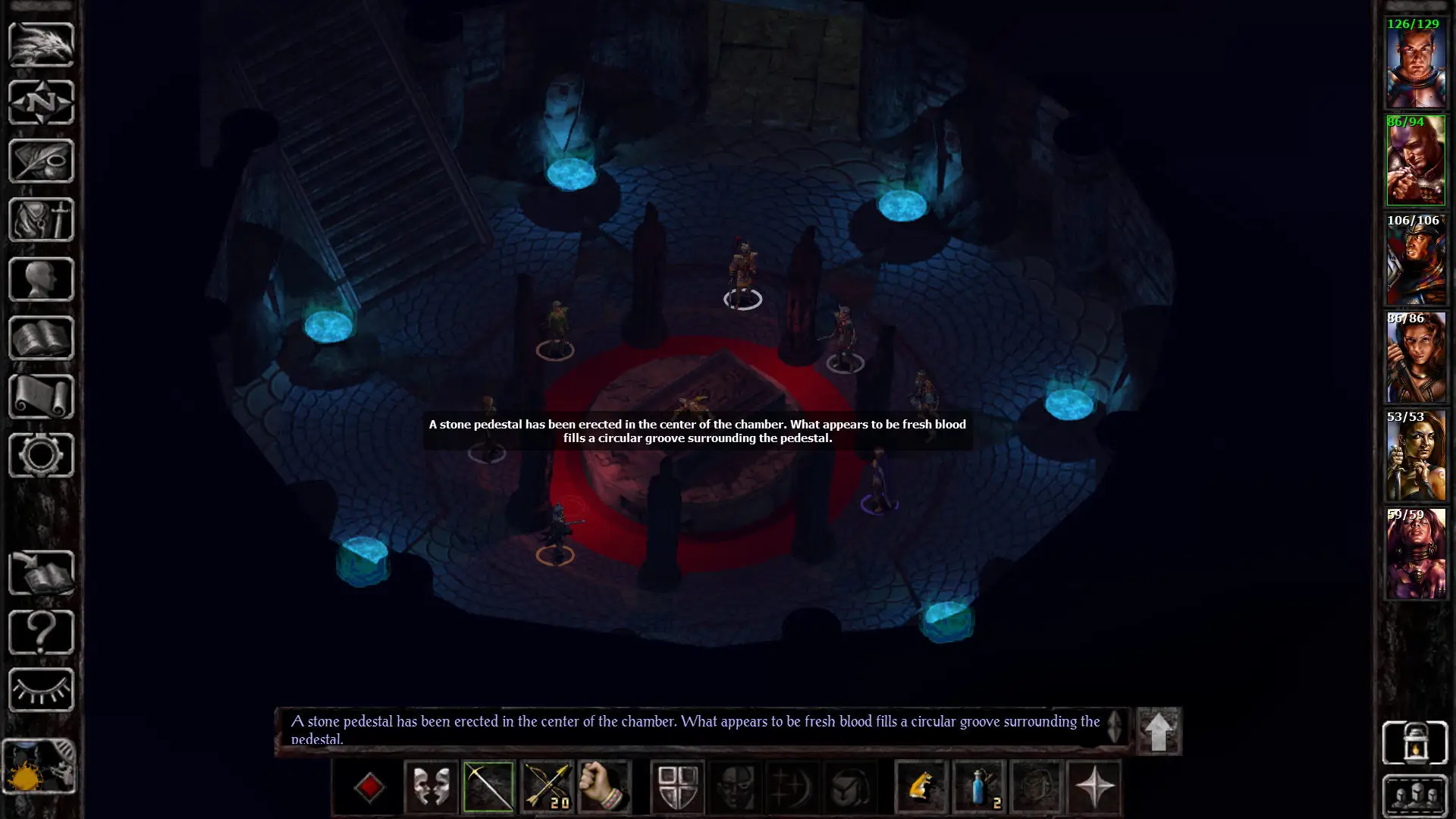Open the area map with the compass button

[x=41, y=103]
